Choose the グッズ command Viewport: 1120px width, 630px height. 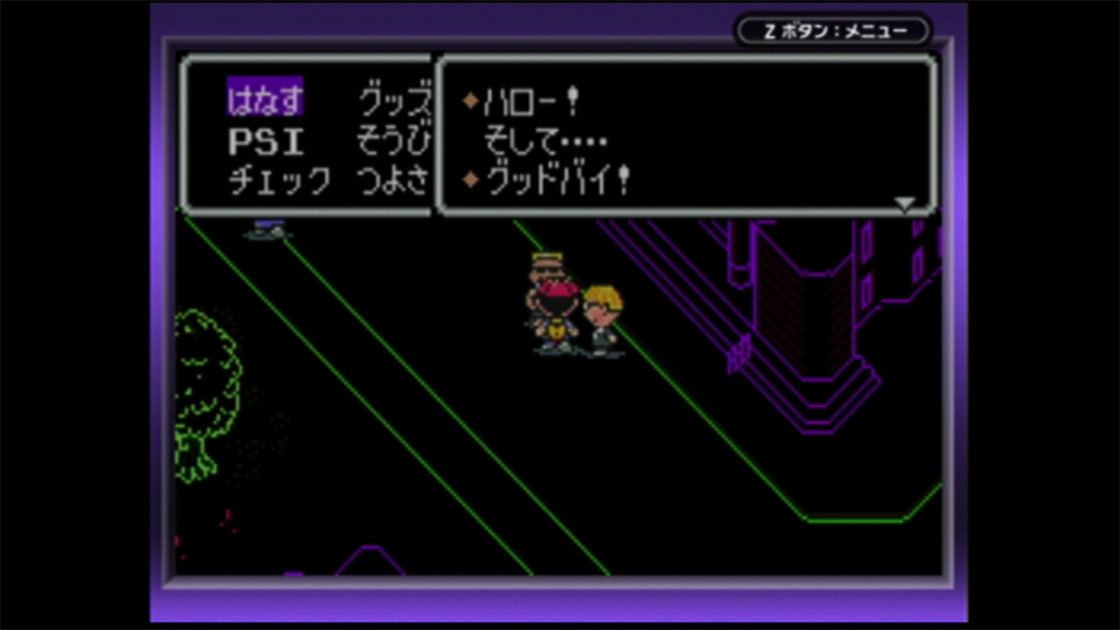click(394, 101)
